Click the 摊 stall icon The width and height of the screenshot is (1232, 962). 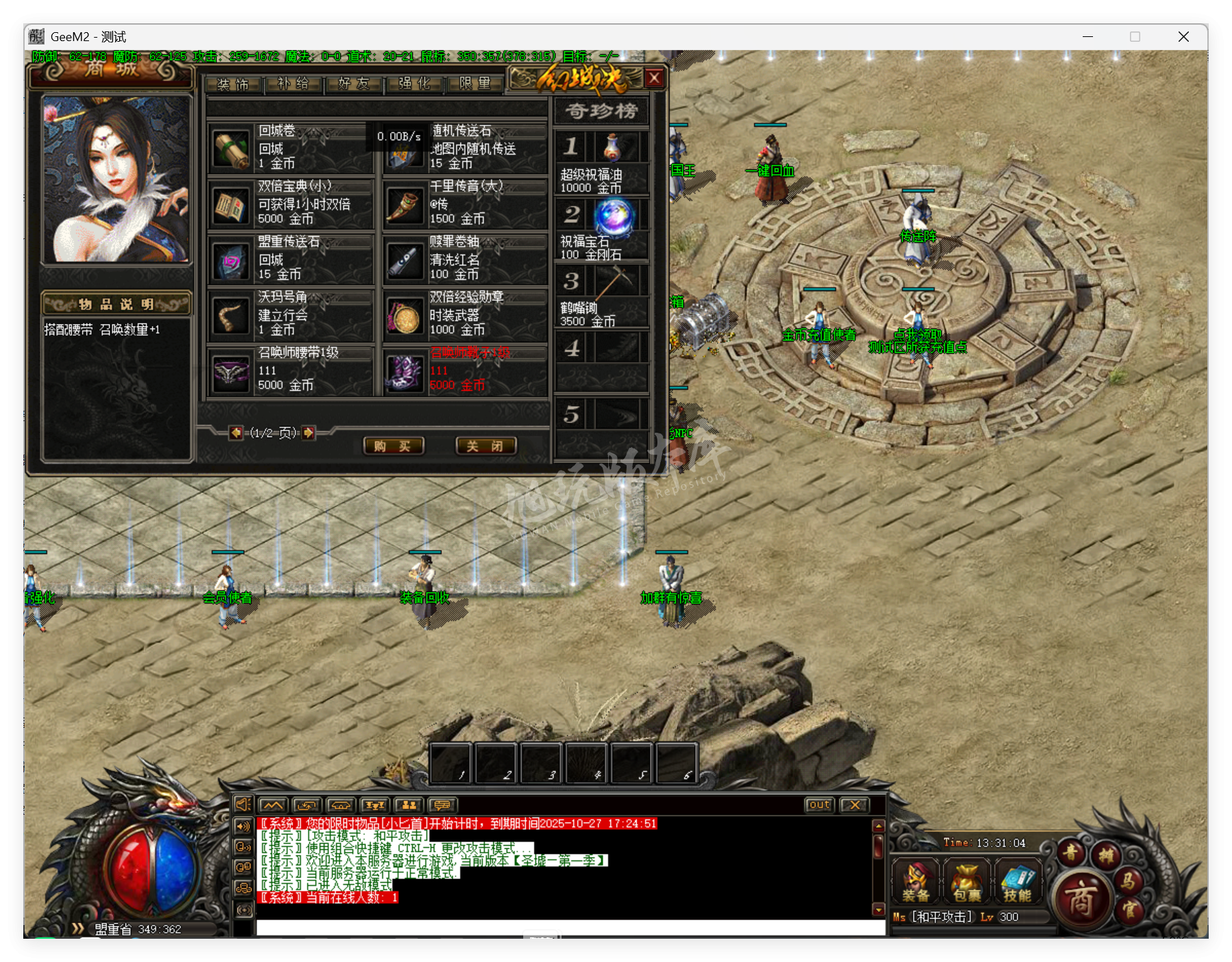click(x=1107, y=855)
